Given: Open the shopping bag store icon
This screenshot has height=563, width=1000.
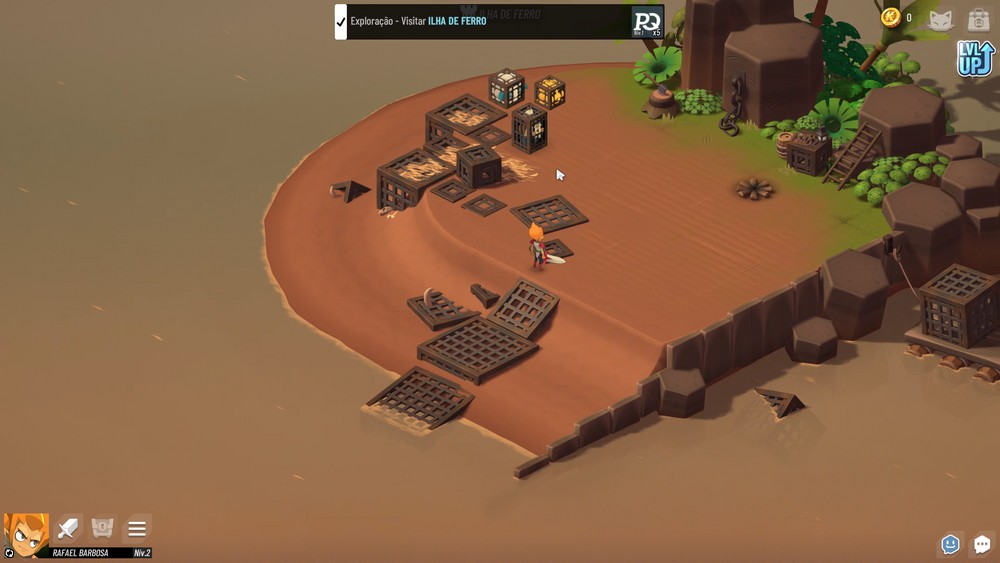Looking at the screenshot, I should pyautogui.click(x=978, y=19).
